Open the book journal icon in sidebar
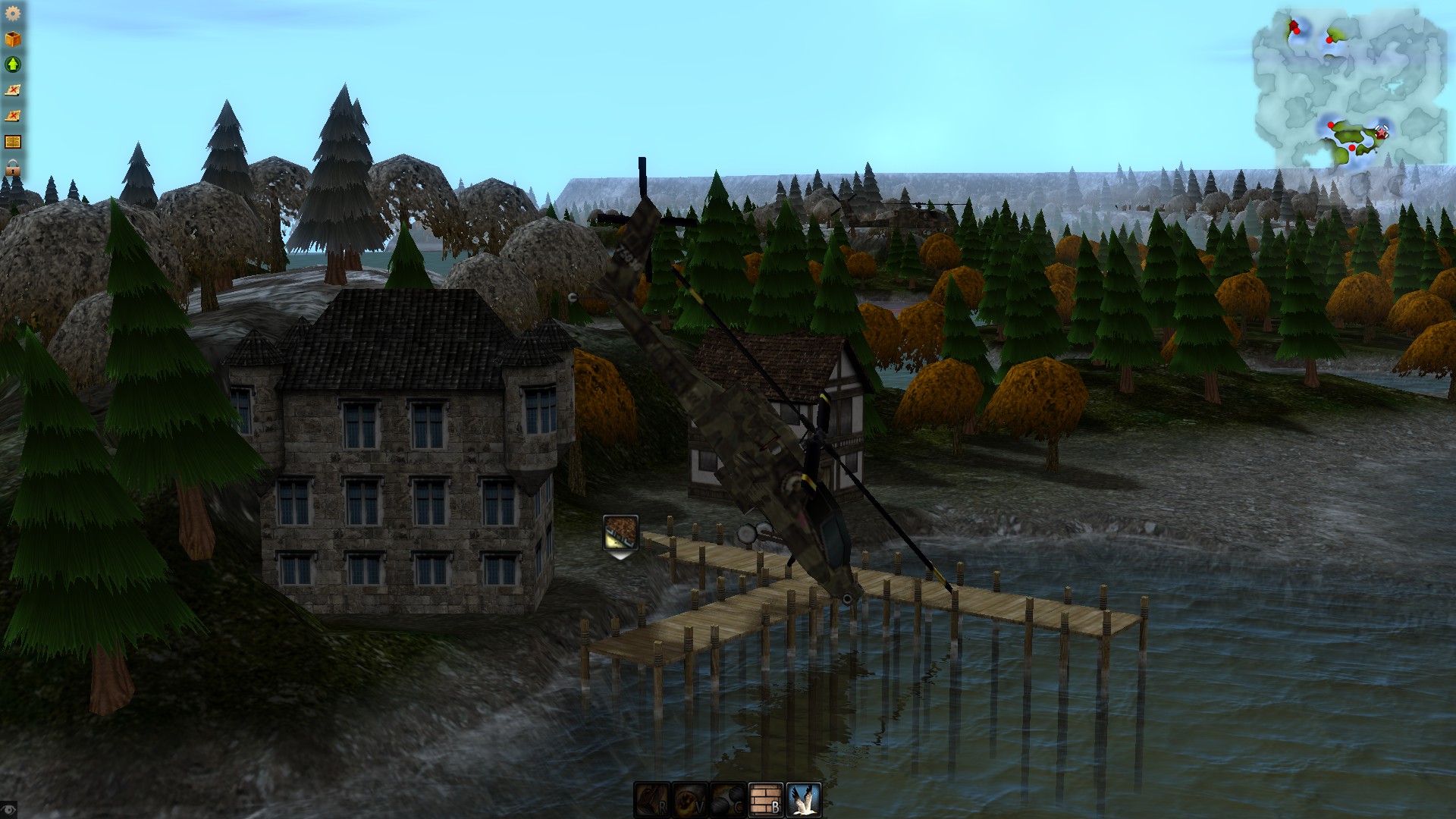1456x819 pixels. tap(12, 140)
